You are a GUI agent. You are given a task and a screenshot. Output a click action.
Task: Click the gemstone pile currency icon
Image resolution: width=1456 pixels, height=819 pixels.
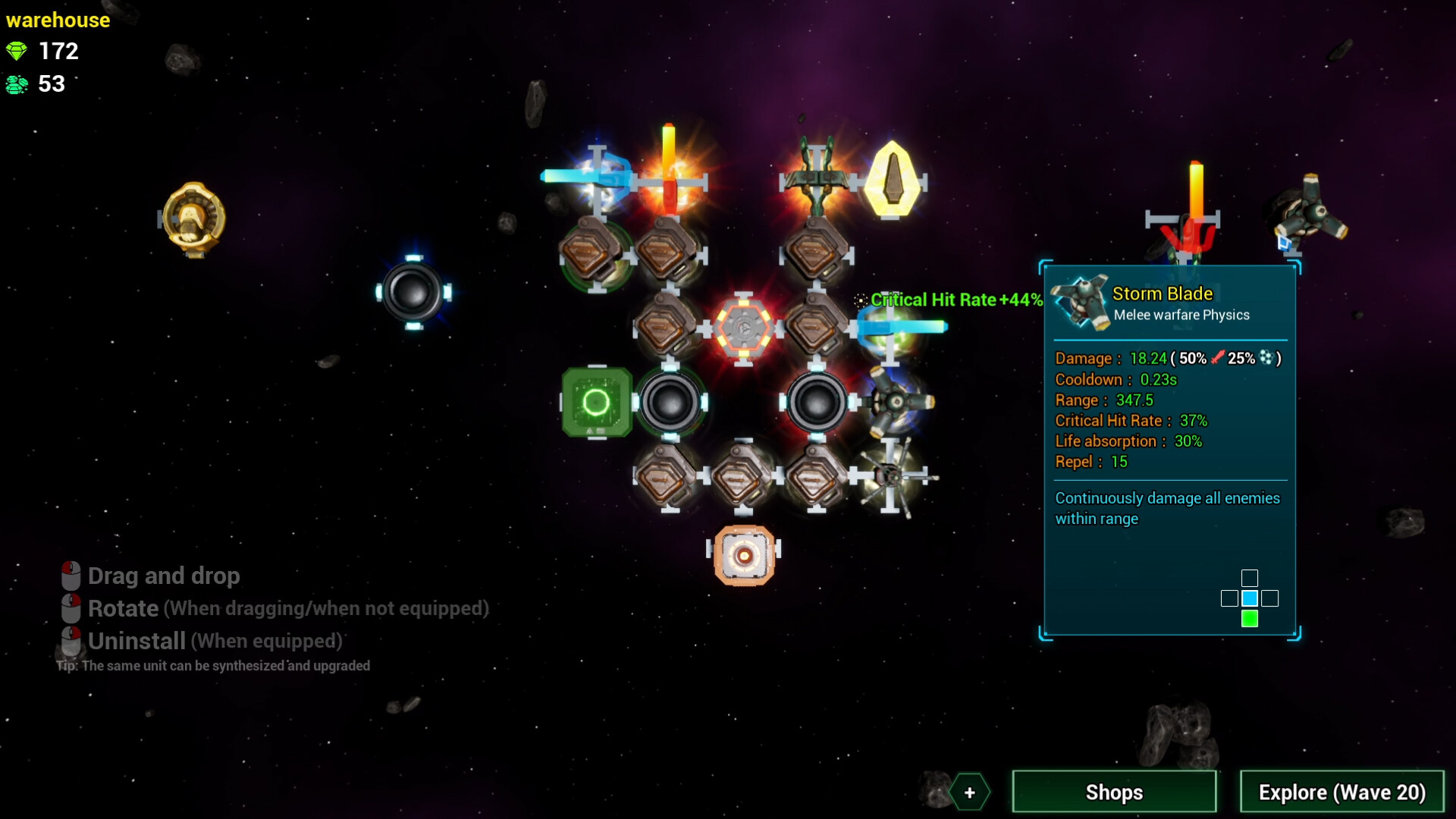coord(17,84)
